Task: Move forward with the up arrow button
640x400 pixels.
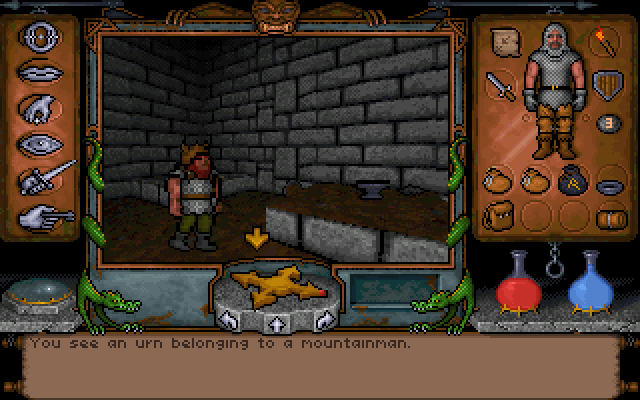Action: (x=275, y=323)
